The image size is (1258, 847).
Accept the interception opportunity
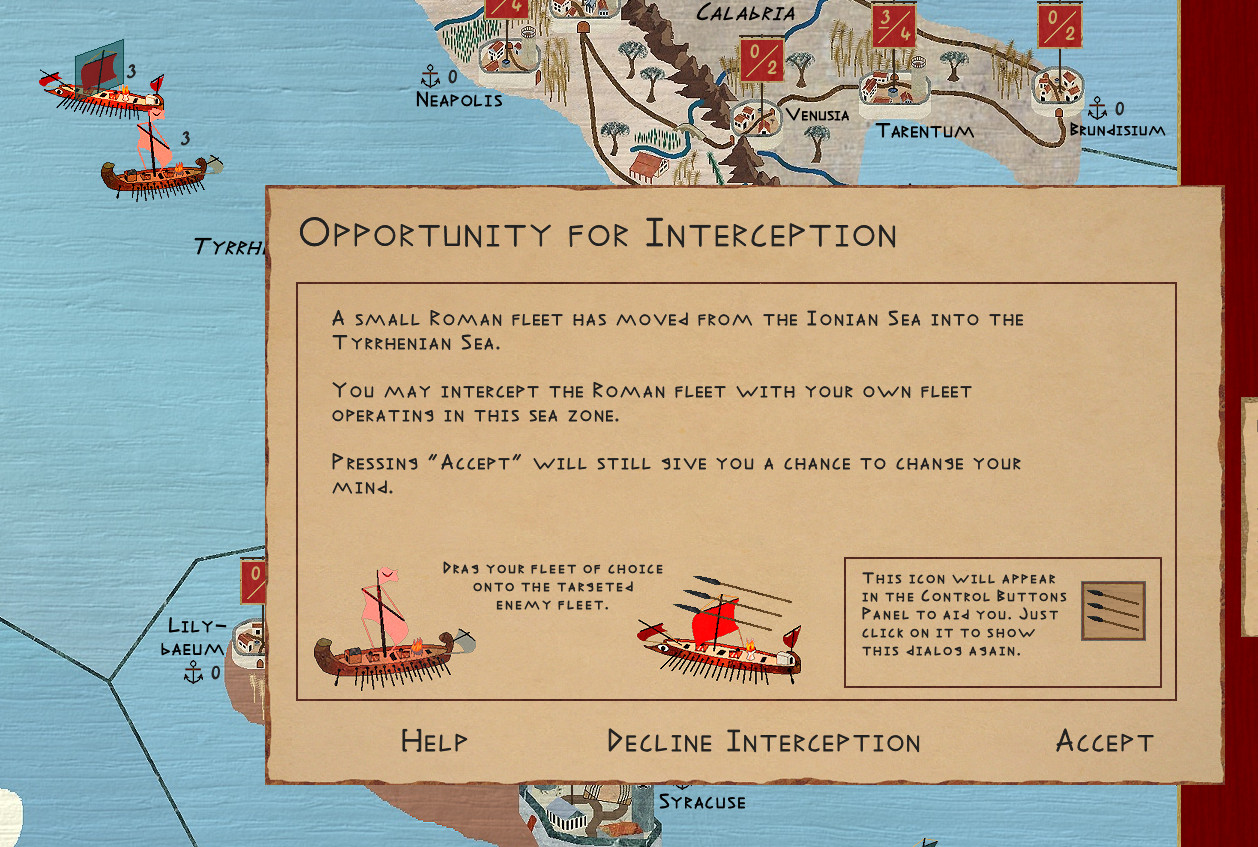pyautogui.click(x=1104, y=742)
